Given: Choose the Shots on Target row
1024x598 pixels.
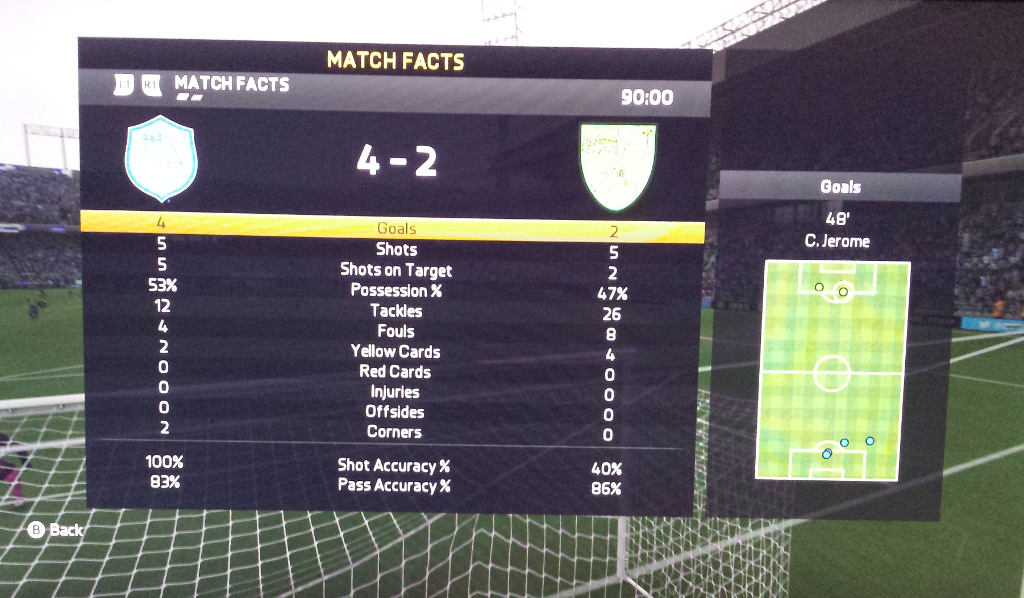Looking at the screenshot, I should pos(396,270).
